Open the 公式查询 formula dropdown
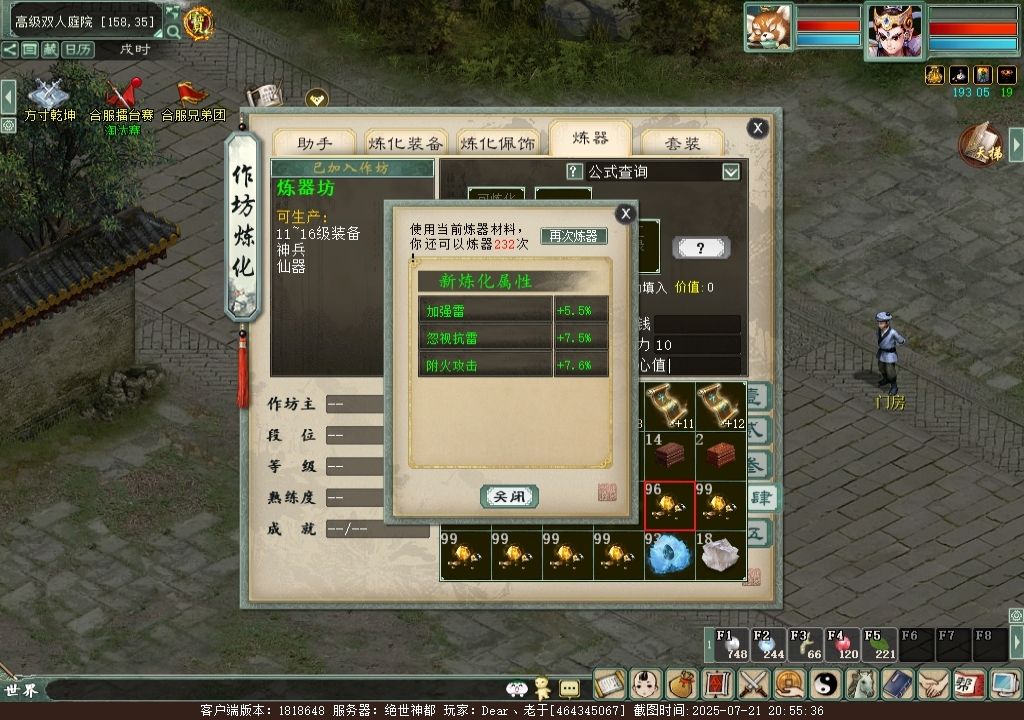This screenshot has width=1024, height=720. point(731,172)
